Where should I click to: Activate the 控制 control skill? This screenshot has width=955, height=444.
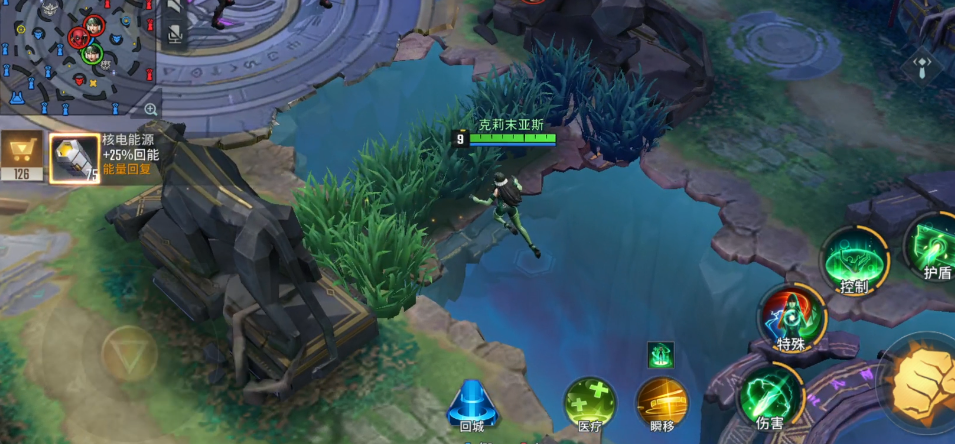(854, 260)
